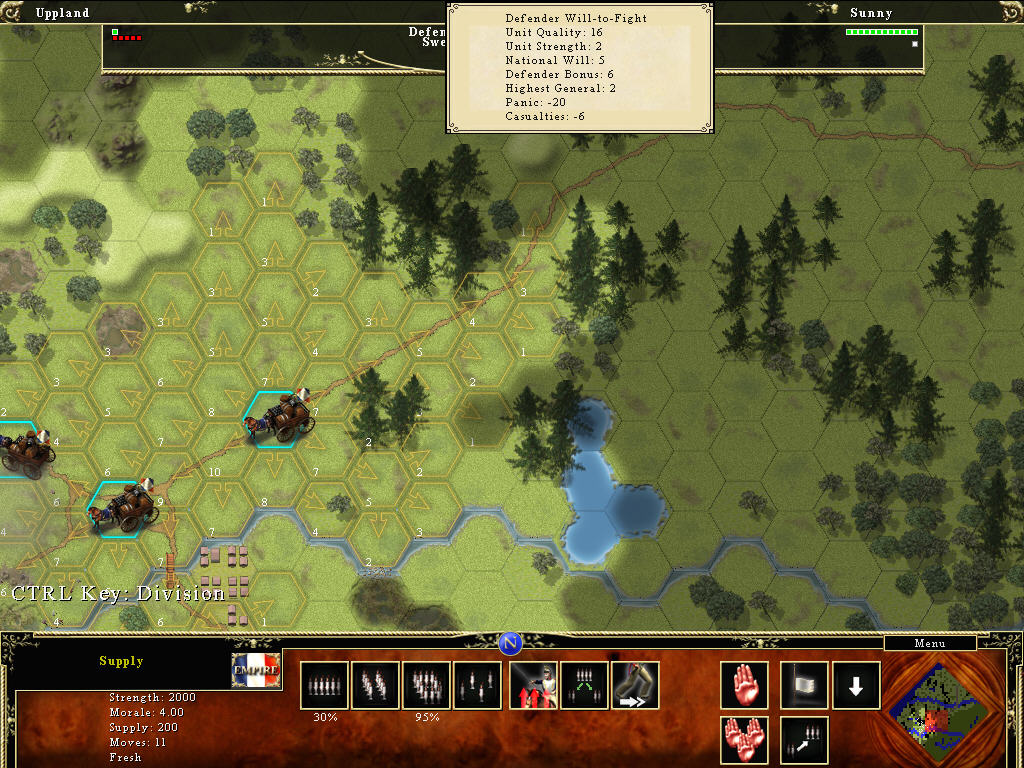1024x768 pixels.
Task: Click the three red hands icon
Action: (x=744, y=741)
